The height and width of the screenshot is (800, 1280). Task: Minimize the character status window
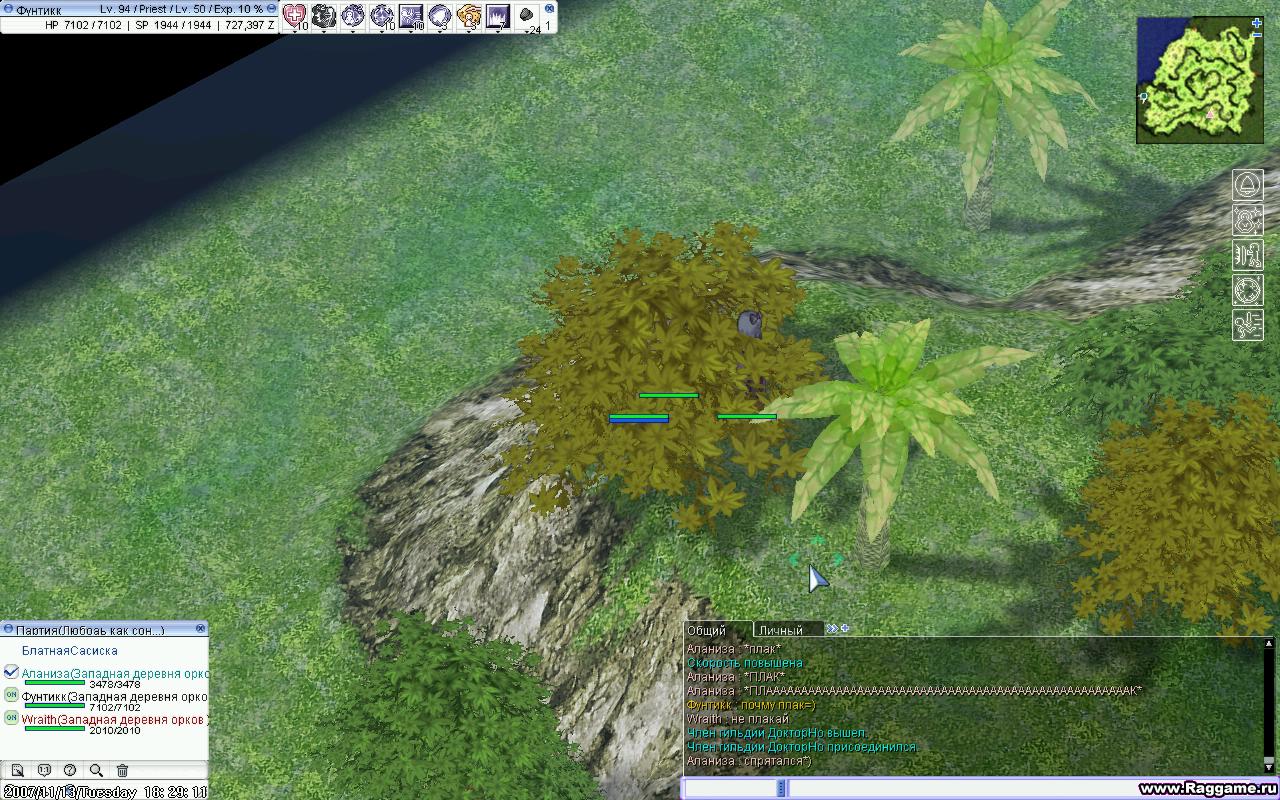[272, 8]
